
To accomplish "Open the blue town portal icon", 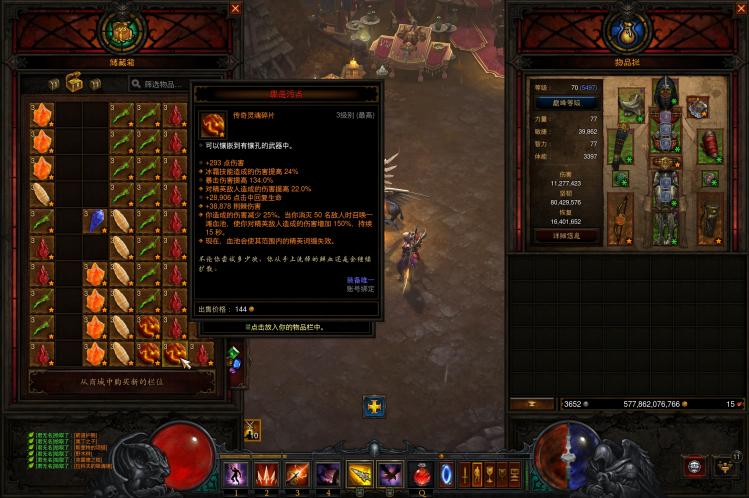I will click(446, 472).
